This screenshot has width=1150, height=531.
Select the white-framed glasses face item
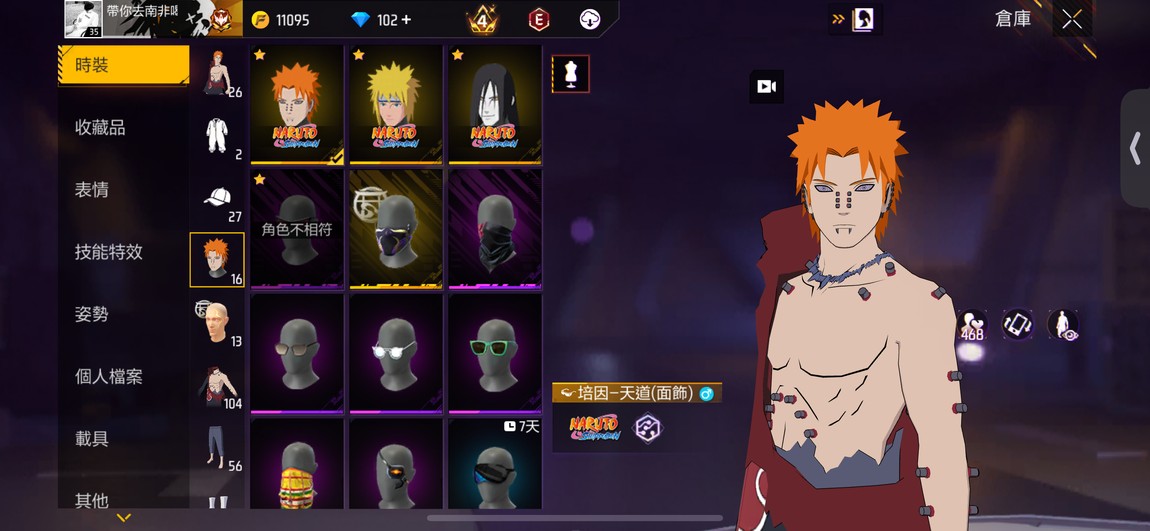[395, 352]
